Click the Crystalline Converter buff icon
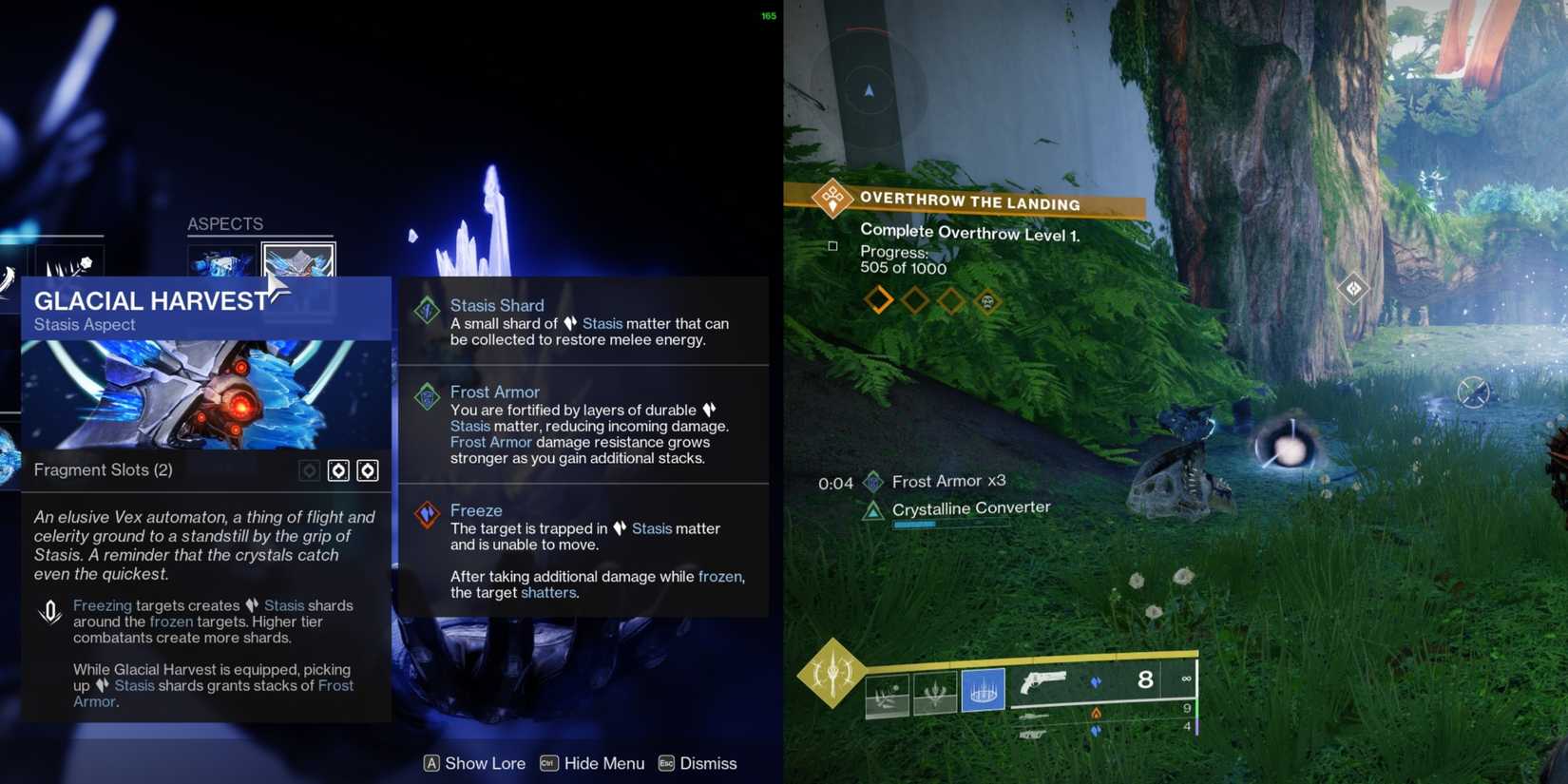 pos(871,510)
